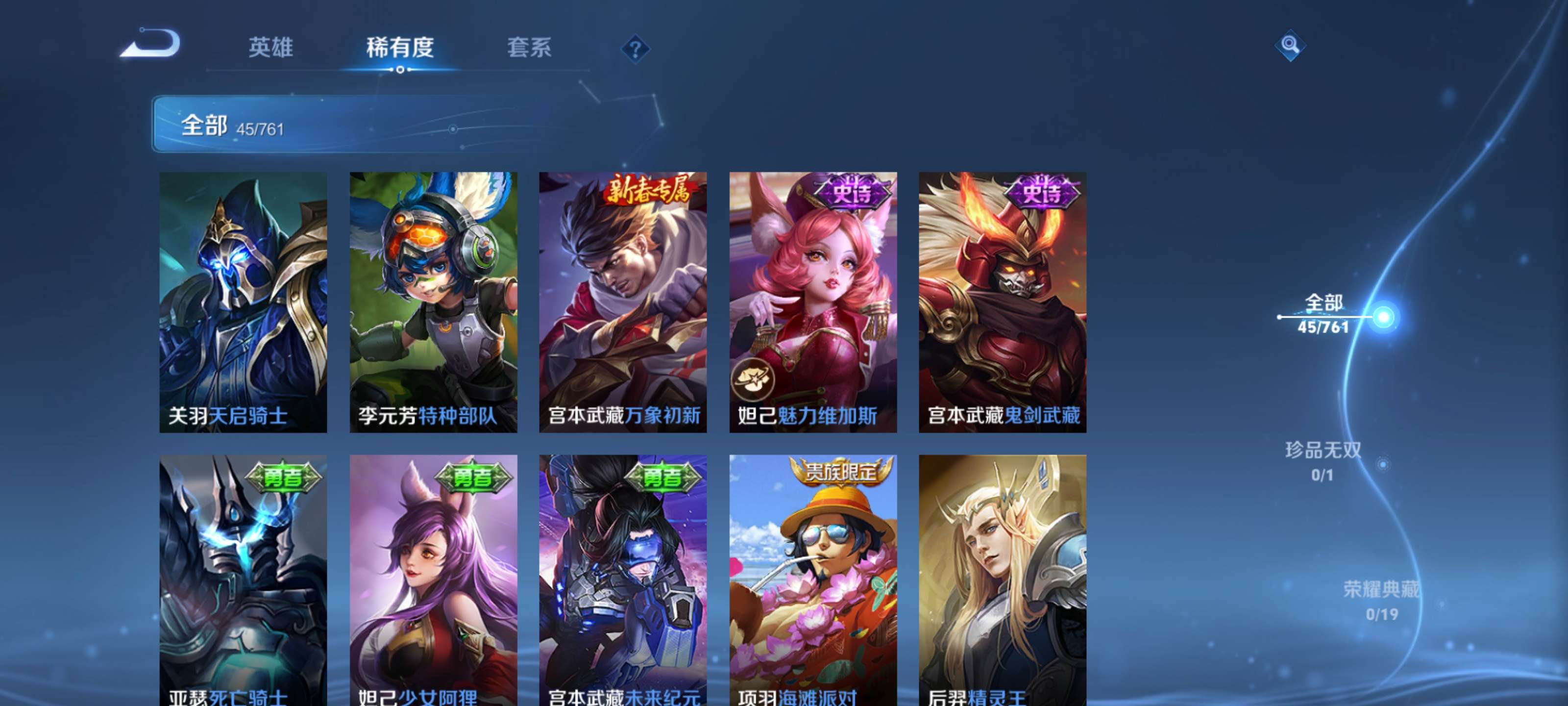Switch to the 英雄 tab
The height and width of the screenshot is (706, 1568).
pyautogui.click(x=271, y=49)
